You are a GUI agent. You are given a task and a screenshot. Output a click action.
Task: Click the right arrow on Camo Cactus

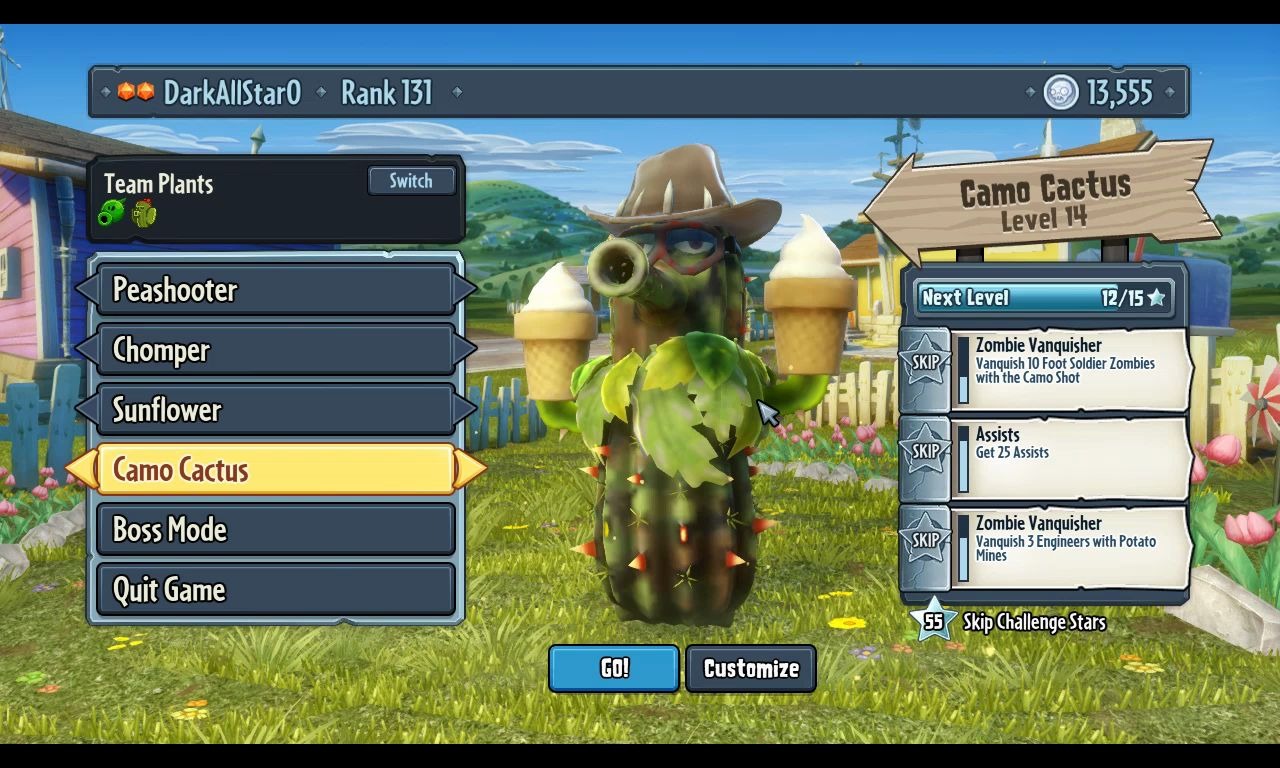469,470
